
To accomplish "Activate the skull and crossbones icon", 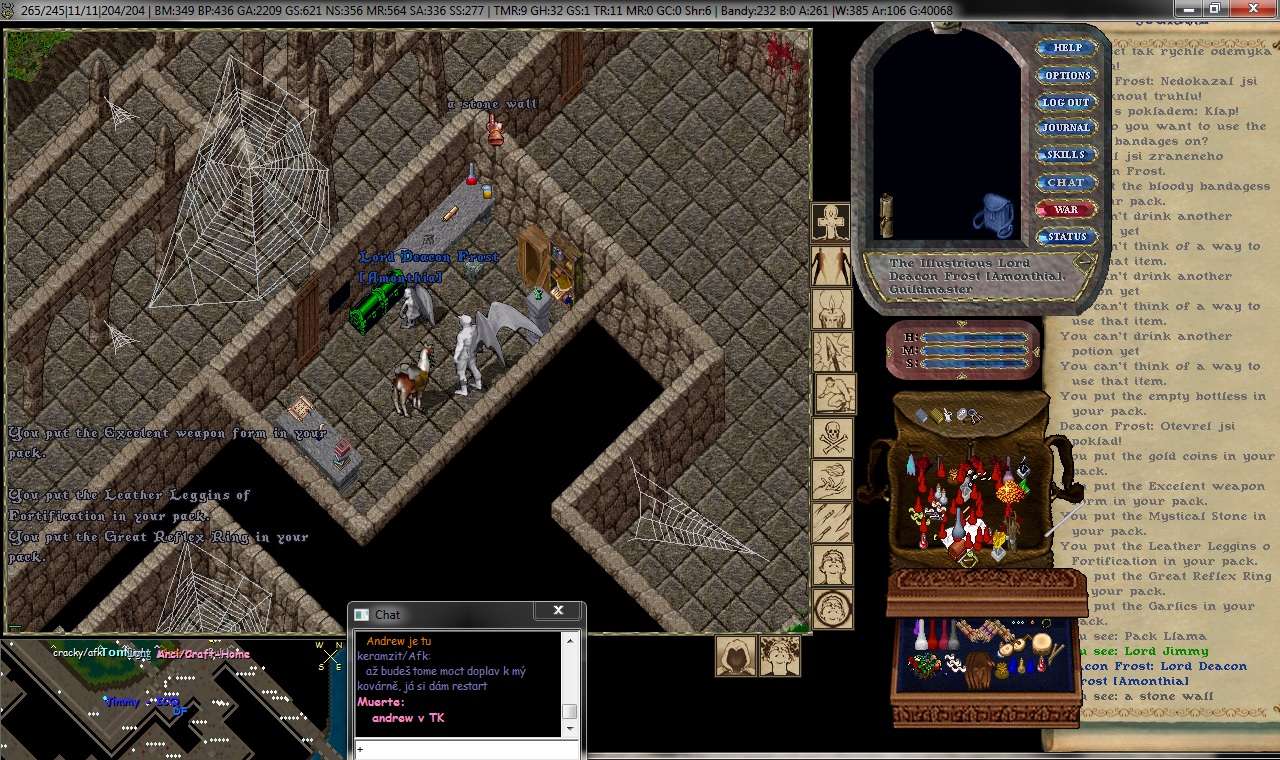I will (x=832, y=437).
